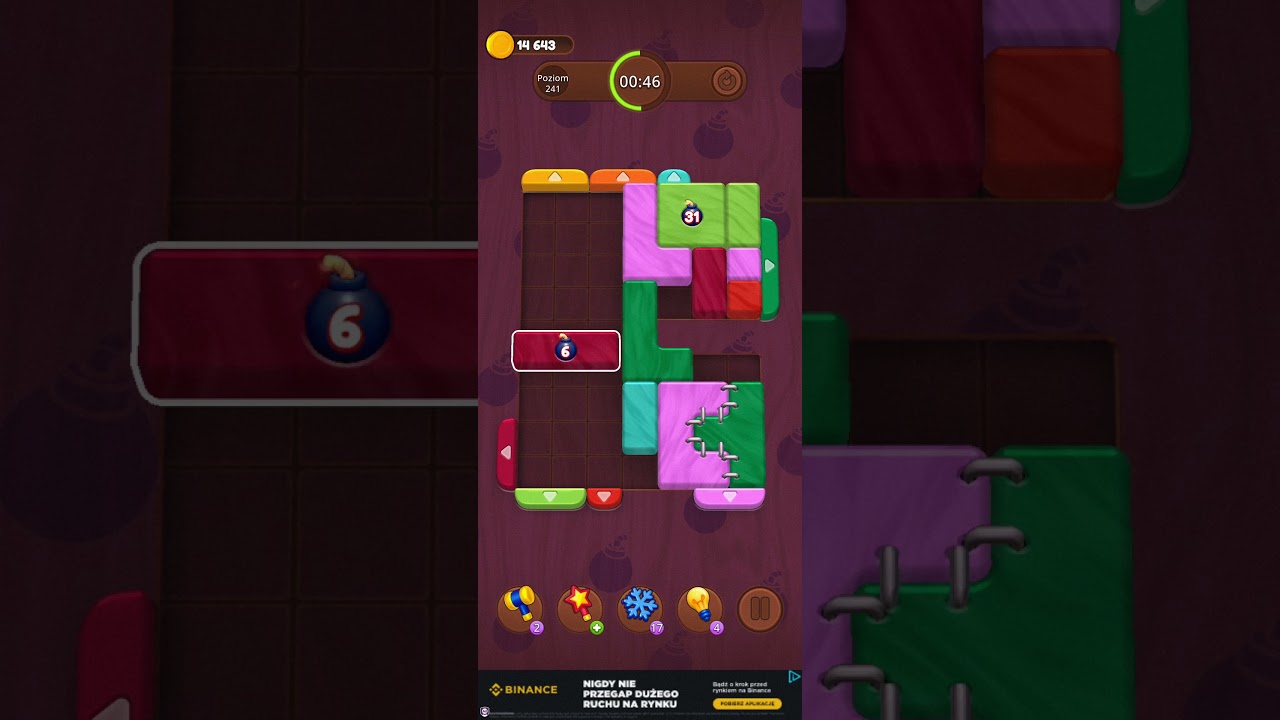The image size is (1280, 720).
Task: Click the Binance 'Pobierz aplikację' ad button
Action: [x=747, y=703]
